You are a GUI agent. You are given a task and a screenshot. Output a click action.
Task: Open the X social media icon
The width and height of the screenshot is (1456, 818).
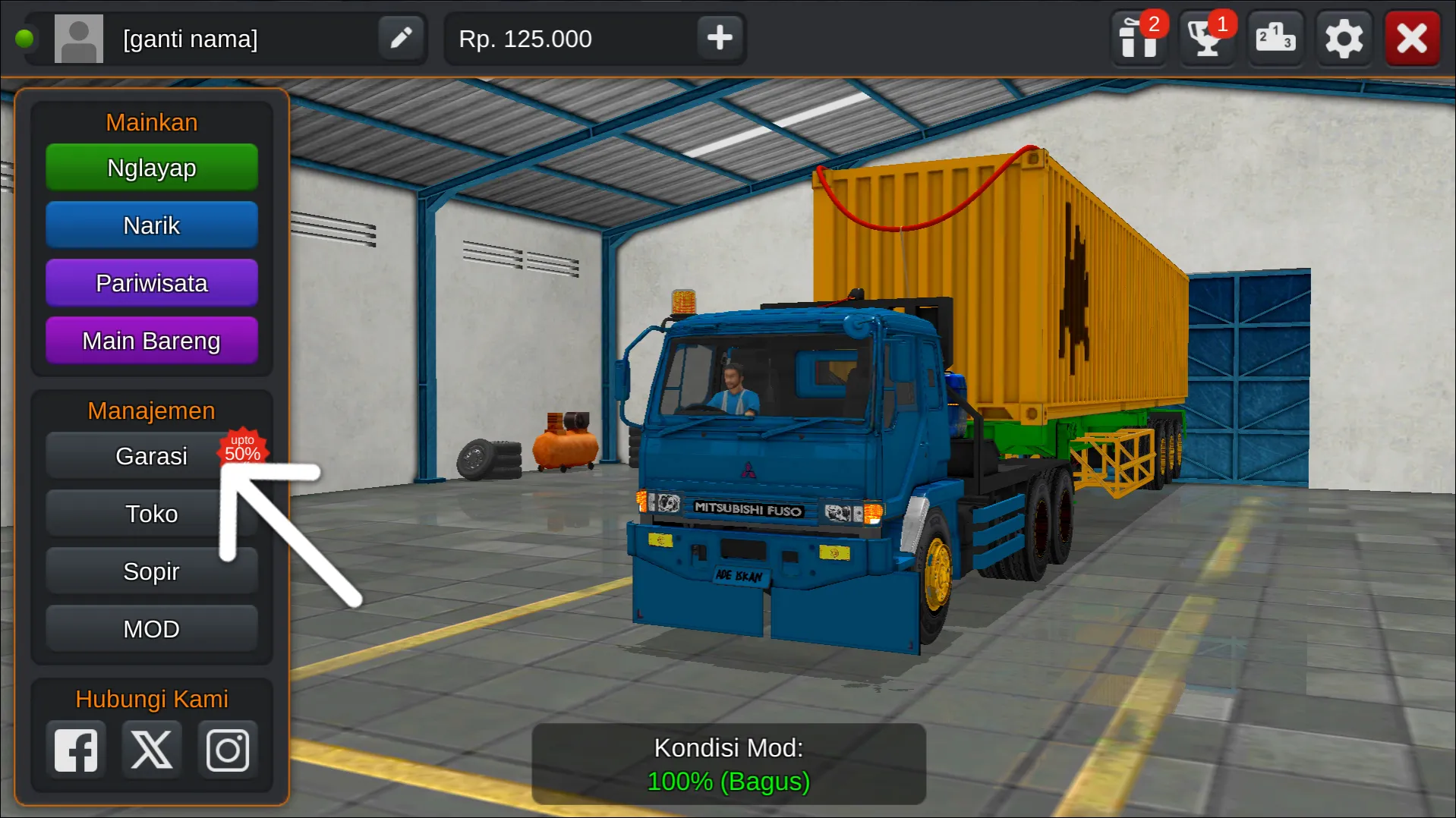(x=151, y=749)
